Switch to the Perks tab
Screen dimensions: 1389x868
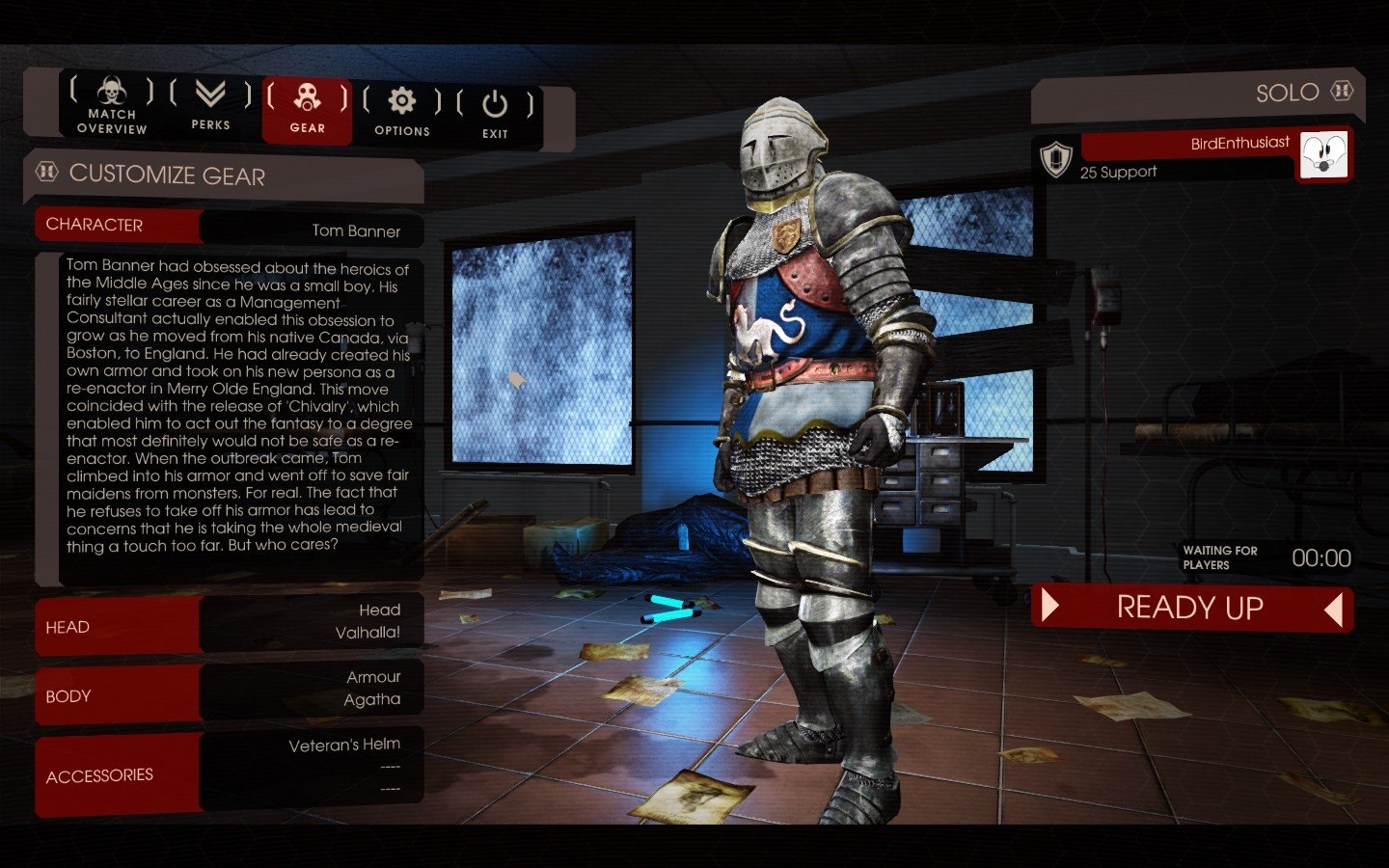point(210,106)
